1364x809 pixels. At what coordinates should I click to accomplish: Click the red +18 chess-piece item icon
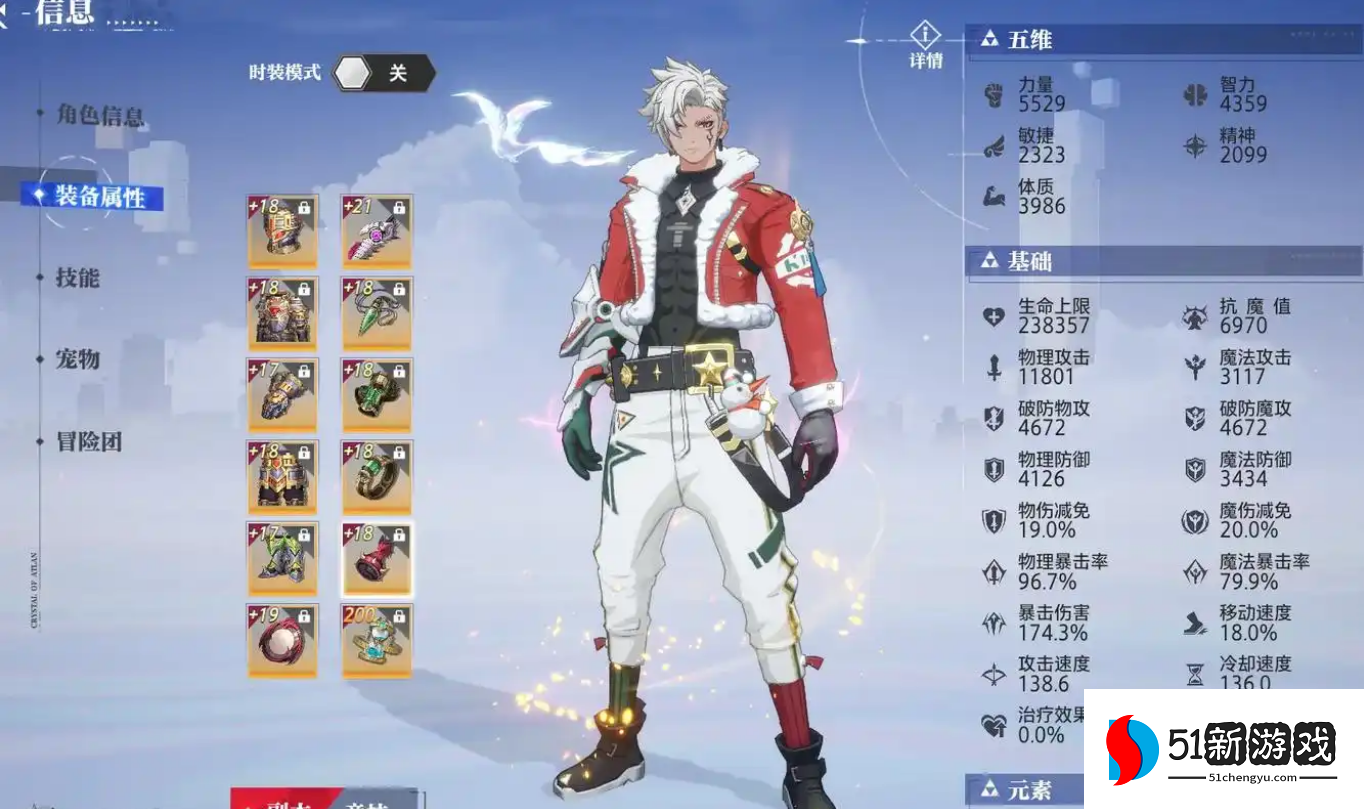point(377,558)
